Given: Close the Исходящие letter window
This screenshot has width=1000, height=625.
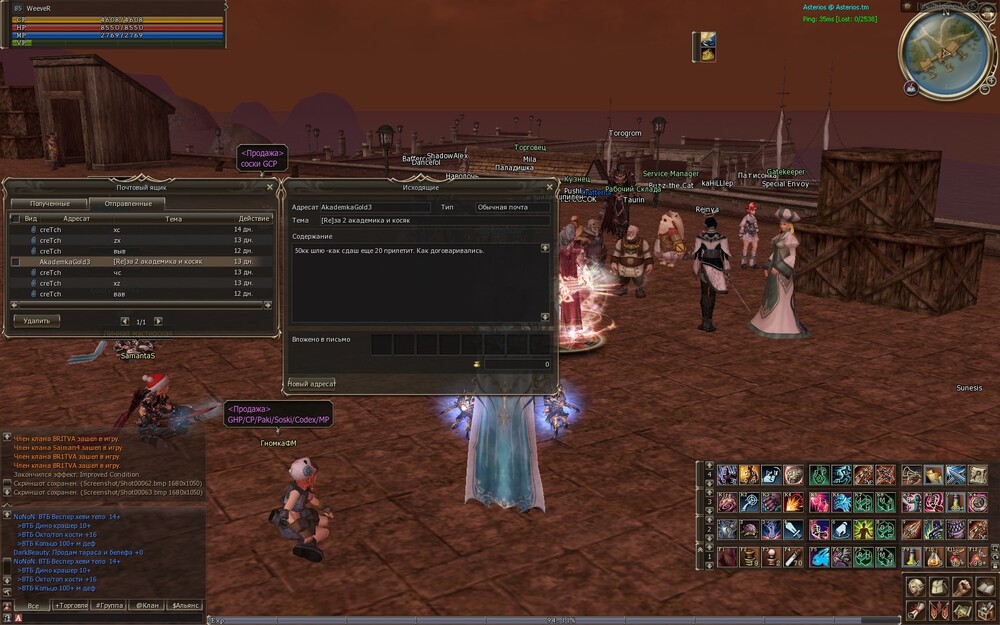Looking at the screenshot, I should pos(549,186).
